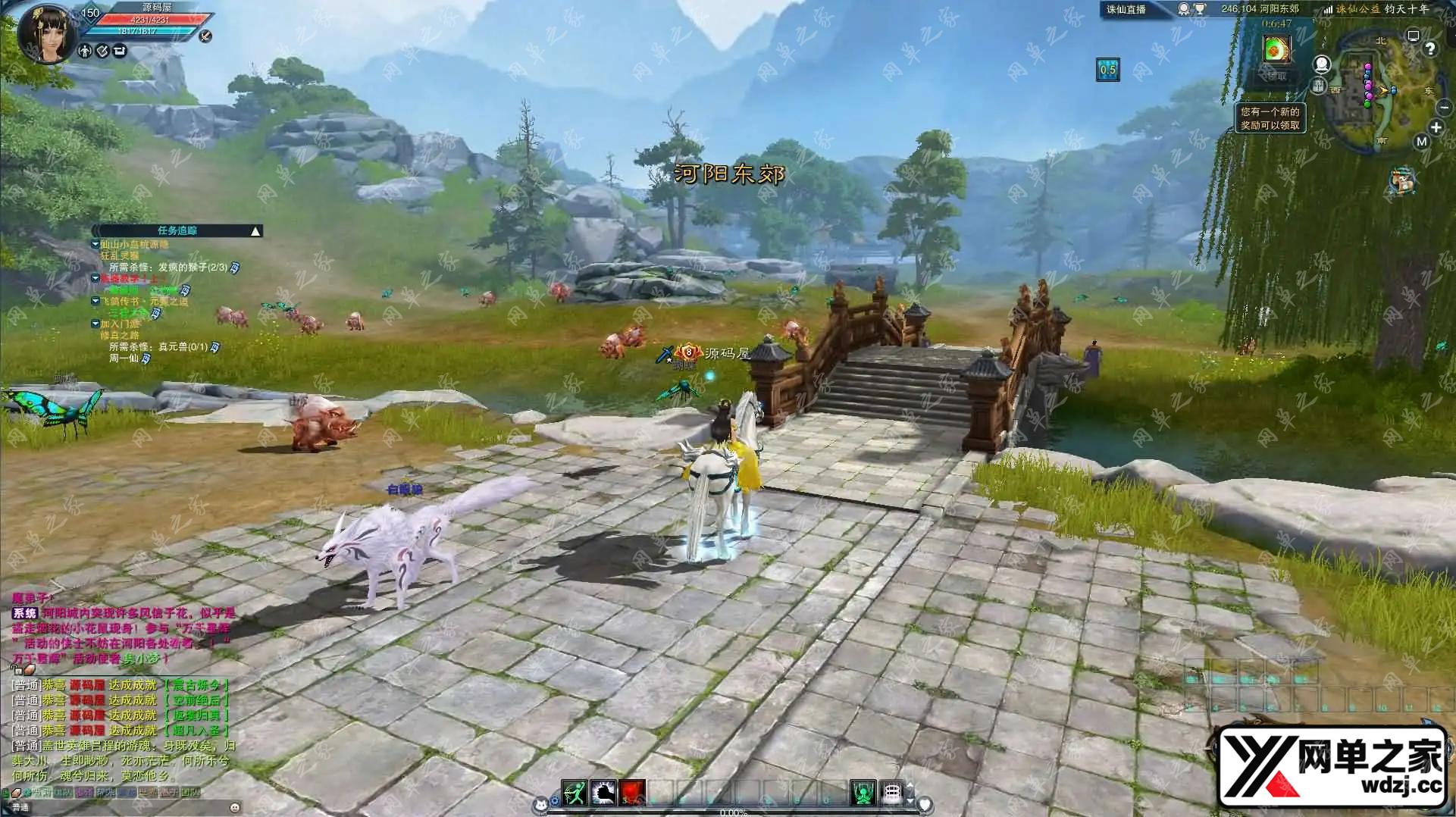Activate the green meditation skill
The image size is (1456, 817).
[863, 793]
